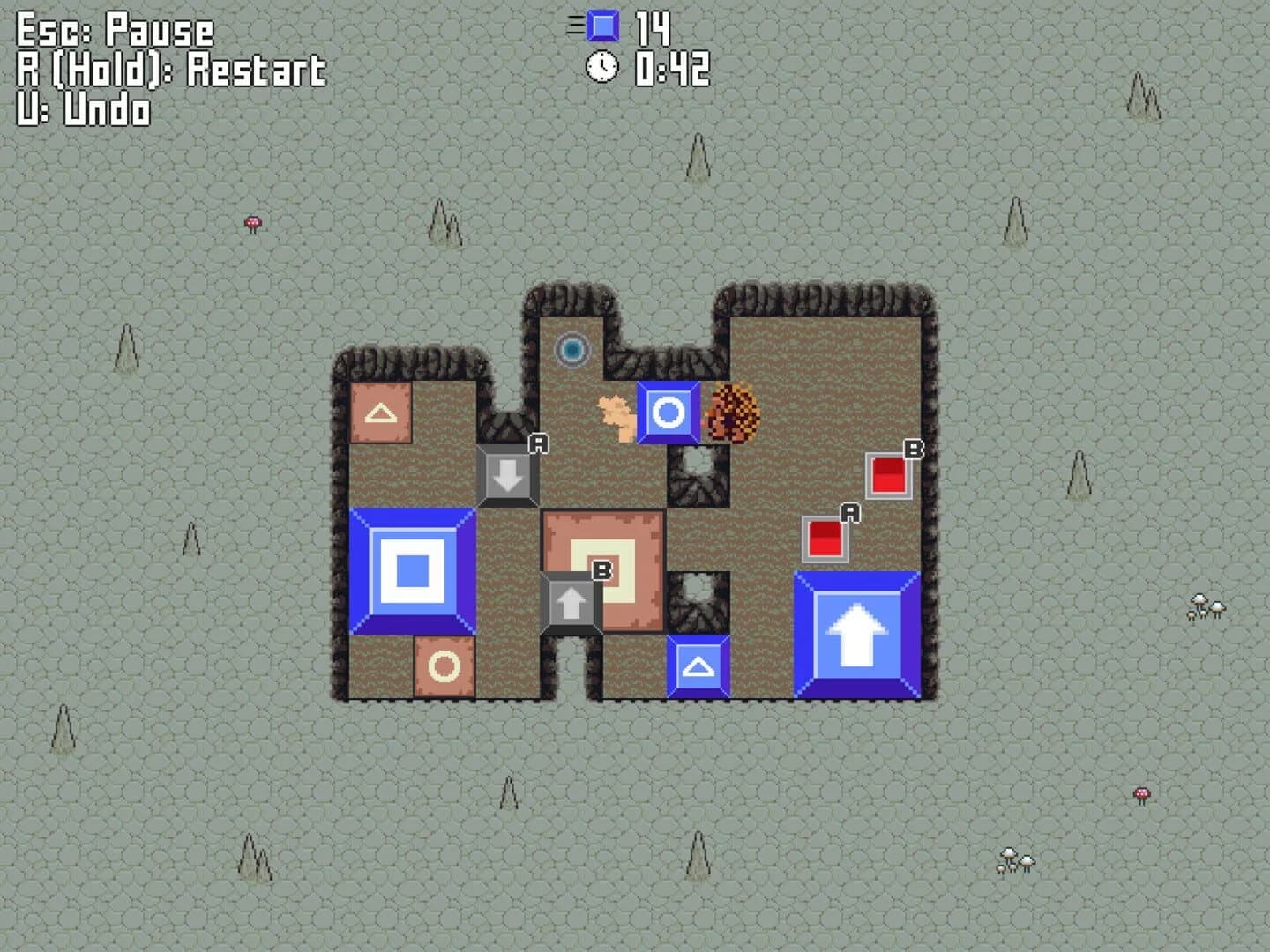Click the blue swirl portal tile
1270x952 pixels.
pyautogui.click(x=571, y=350)
